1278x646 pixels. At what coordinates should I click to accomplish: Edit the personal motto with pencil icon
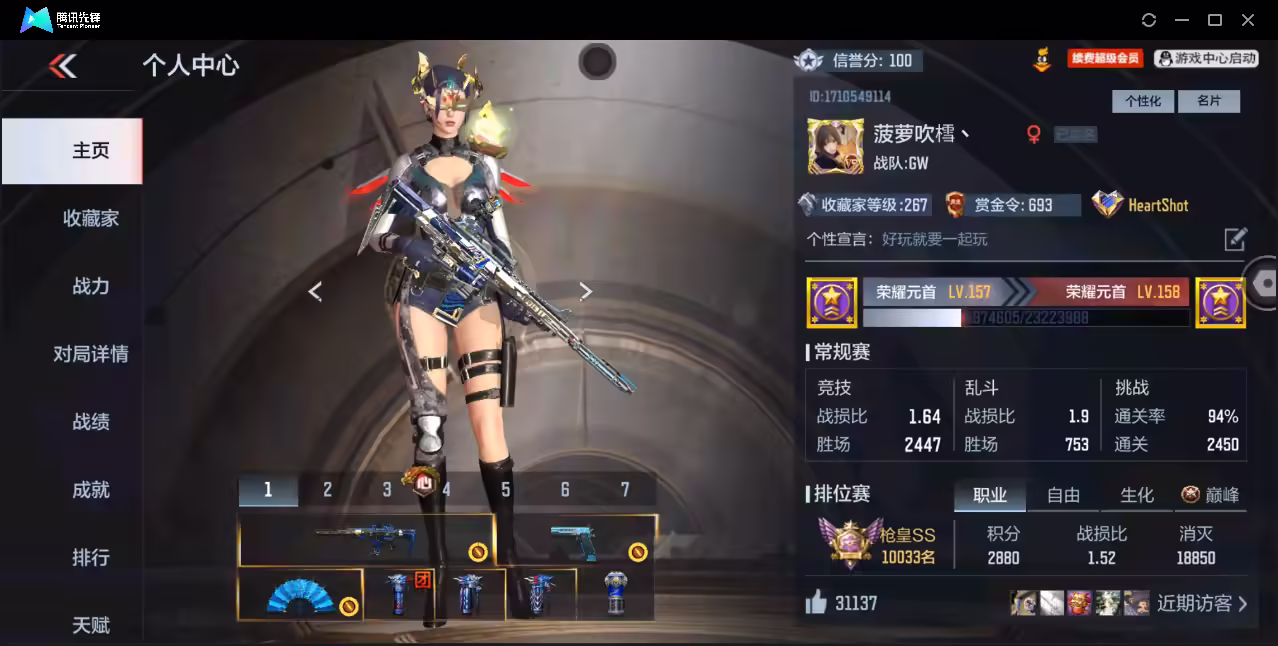(1235, 239)
